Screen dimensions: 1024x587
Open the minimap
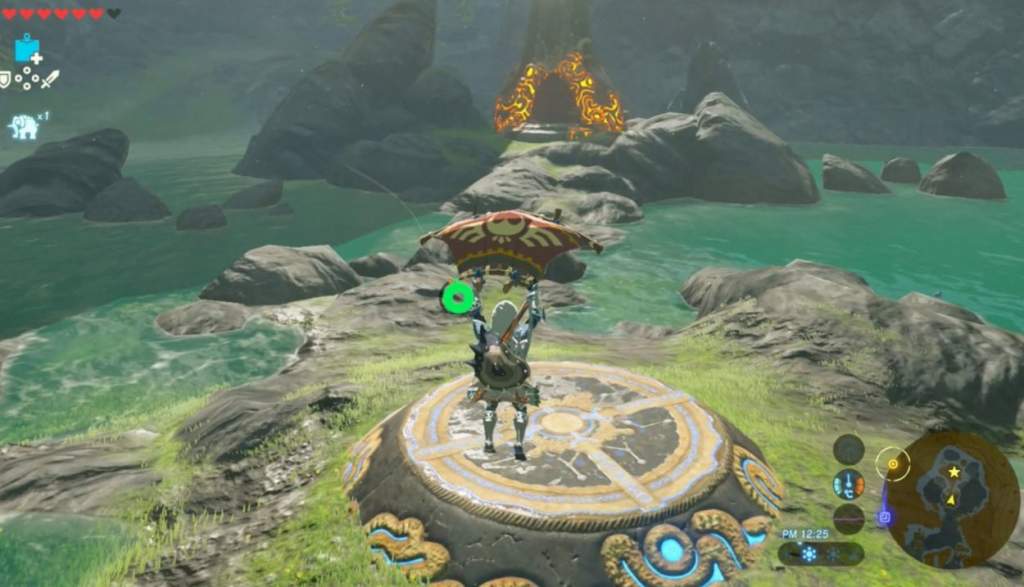click(951, 498)
